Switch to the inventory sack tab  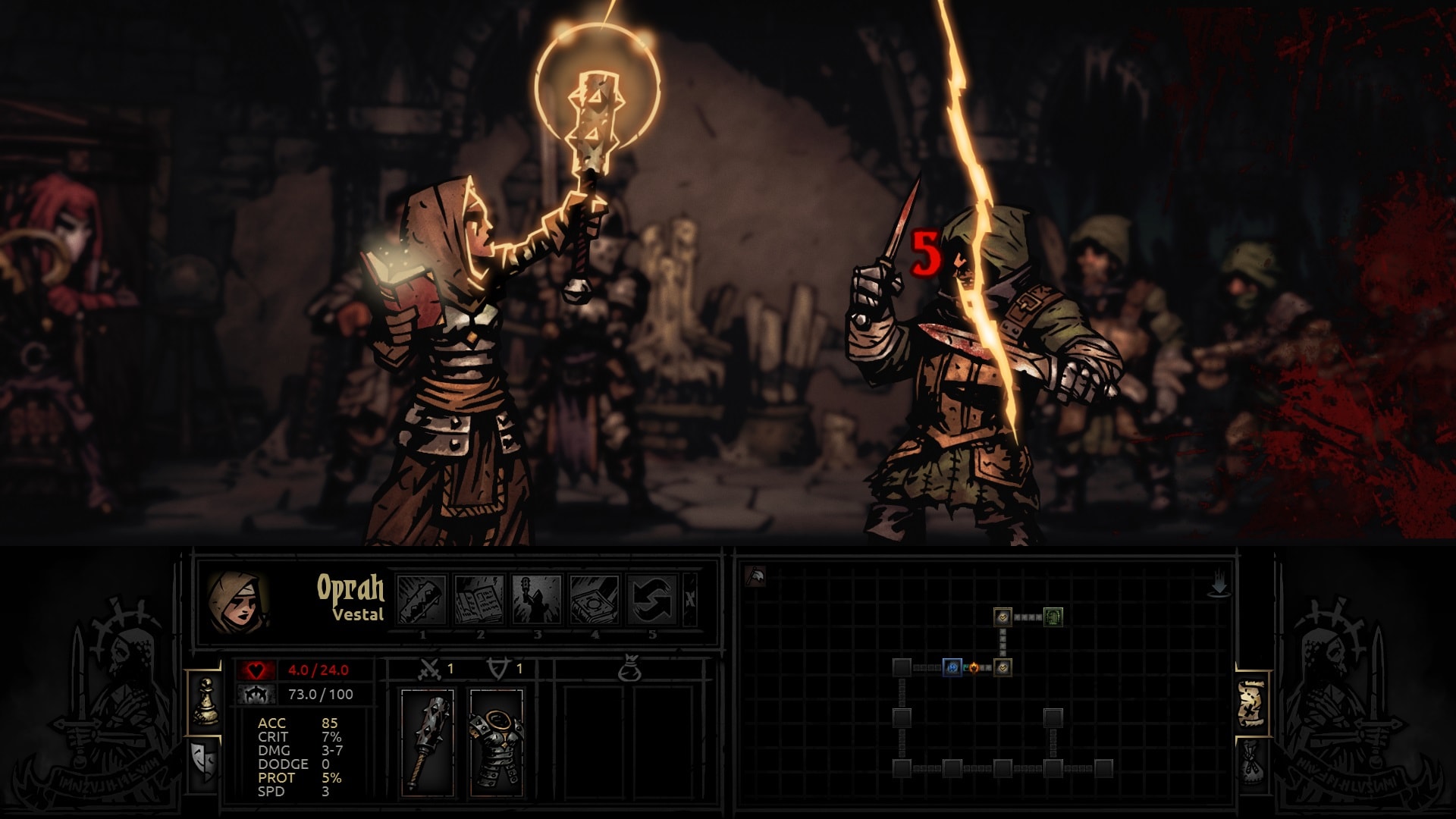tap(1252, 761)
